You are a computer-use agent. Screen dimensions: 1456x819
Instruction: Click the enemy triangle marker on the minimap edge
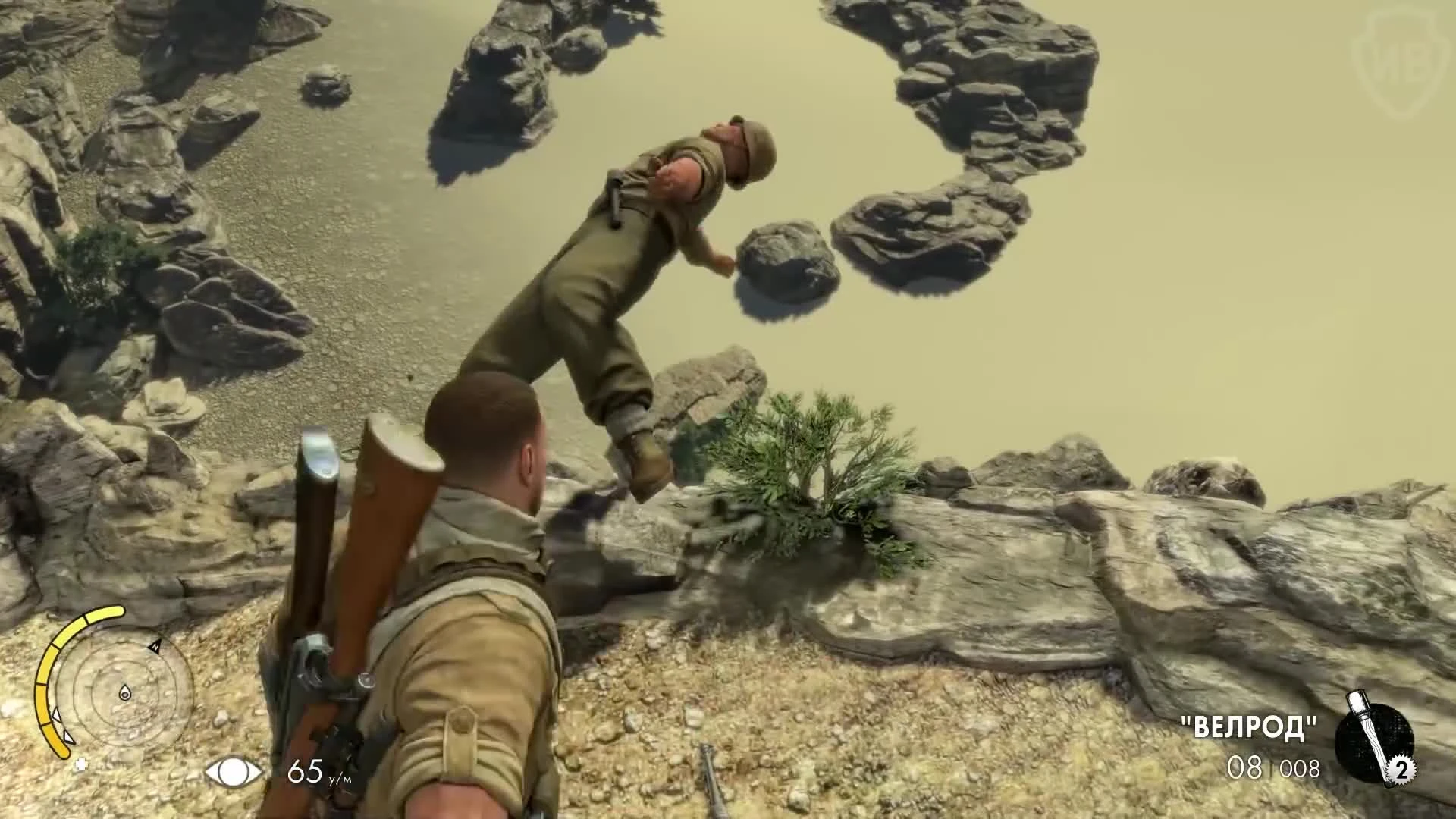[57, 716]
